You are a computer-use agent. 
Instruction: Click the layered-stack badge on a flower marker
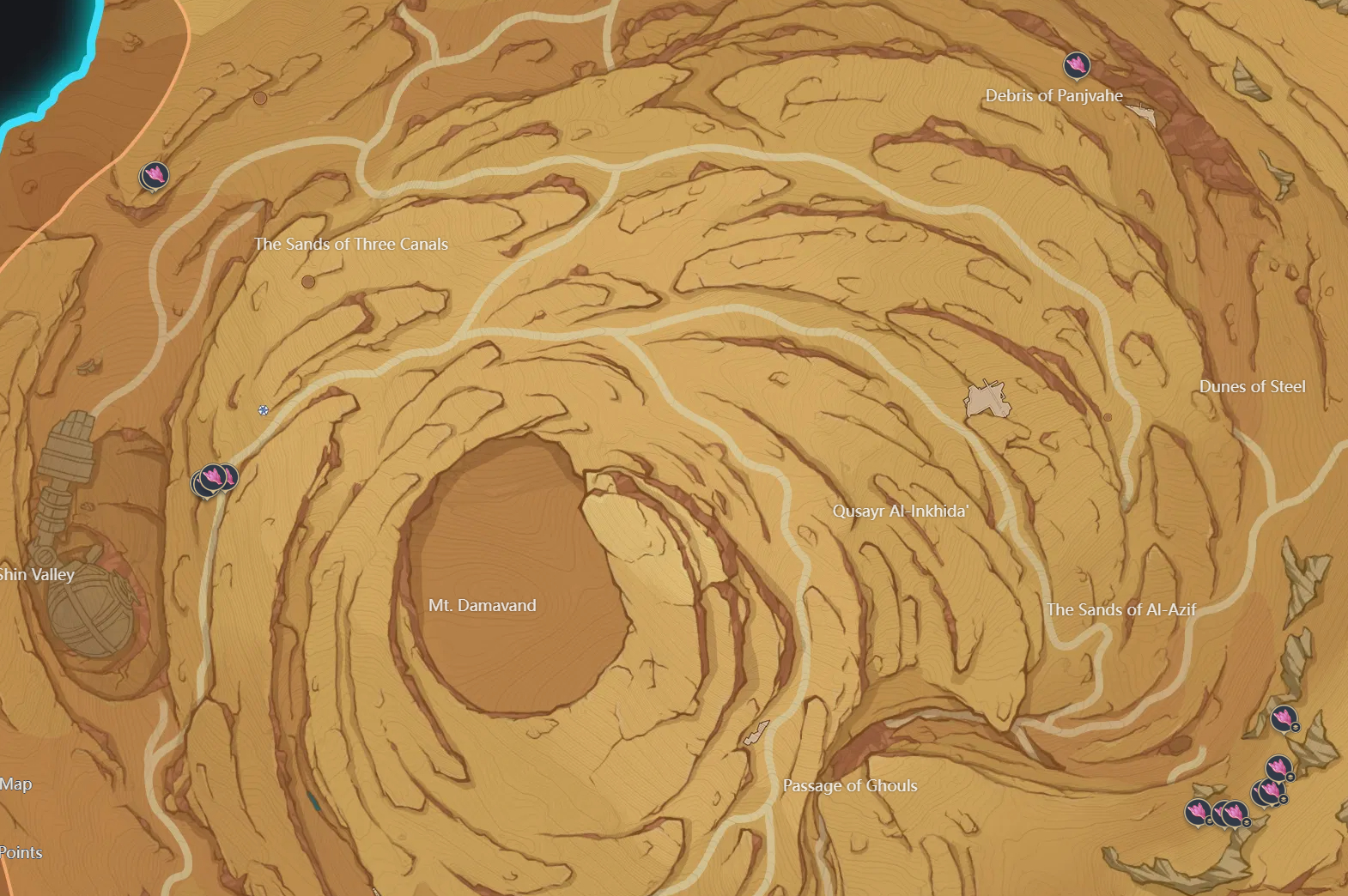coord(1295,726)
